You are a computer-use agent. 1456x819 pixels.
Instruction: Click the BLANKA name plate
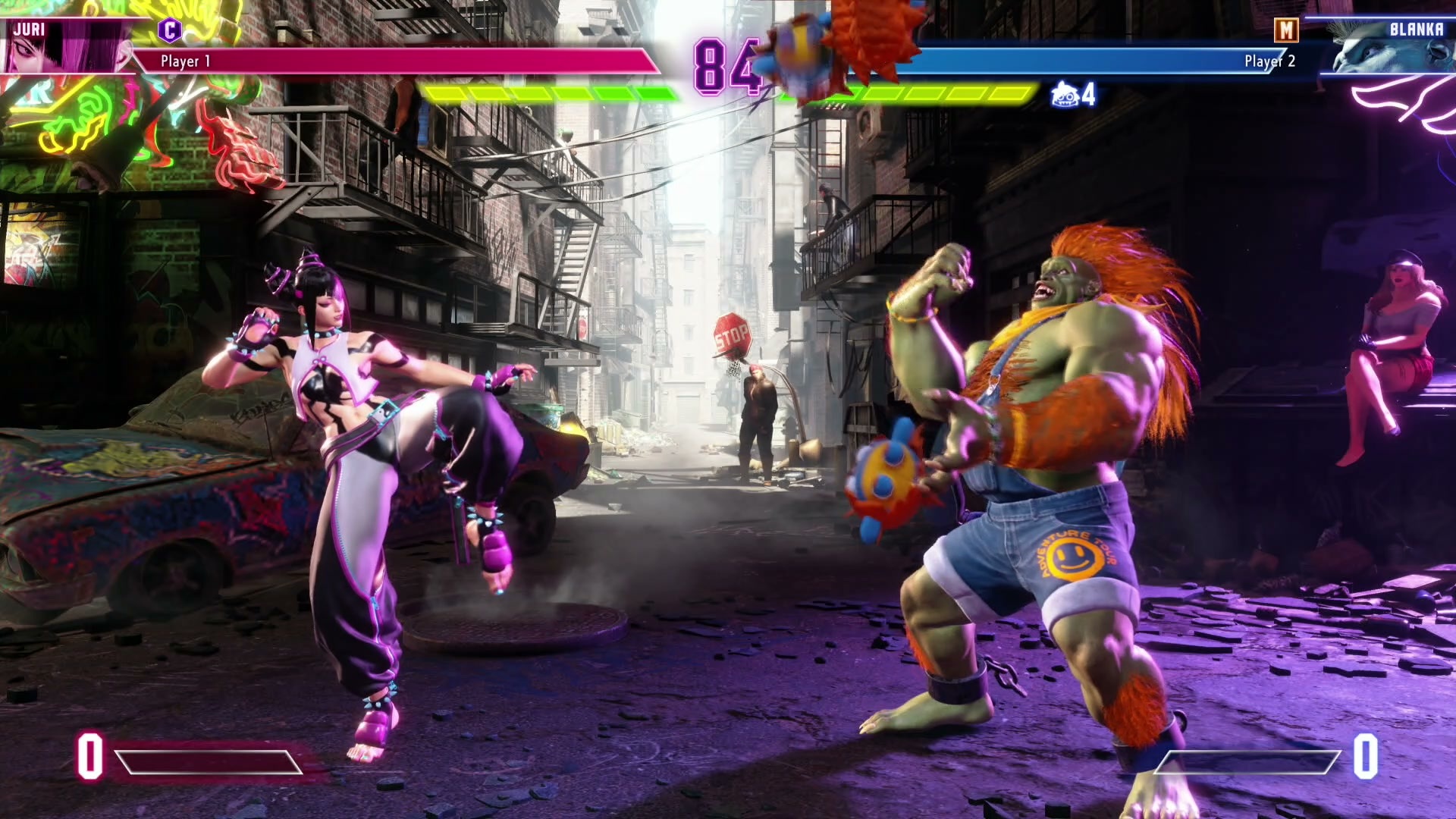click(x=1417, y=30)
